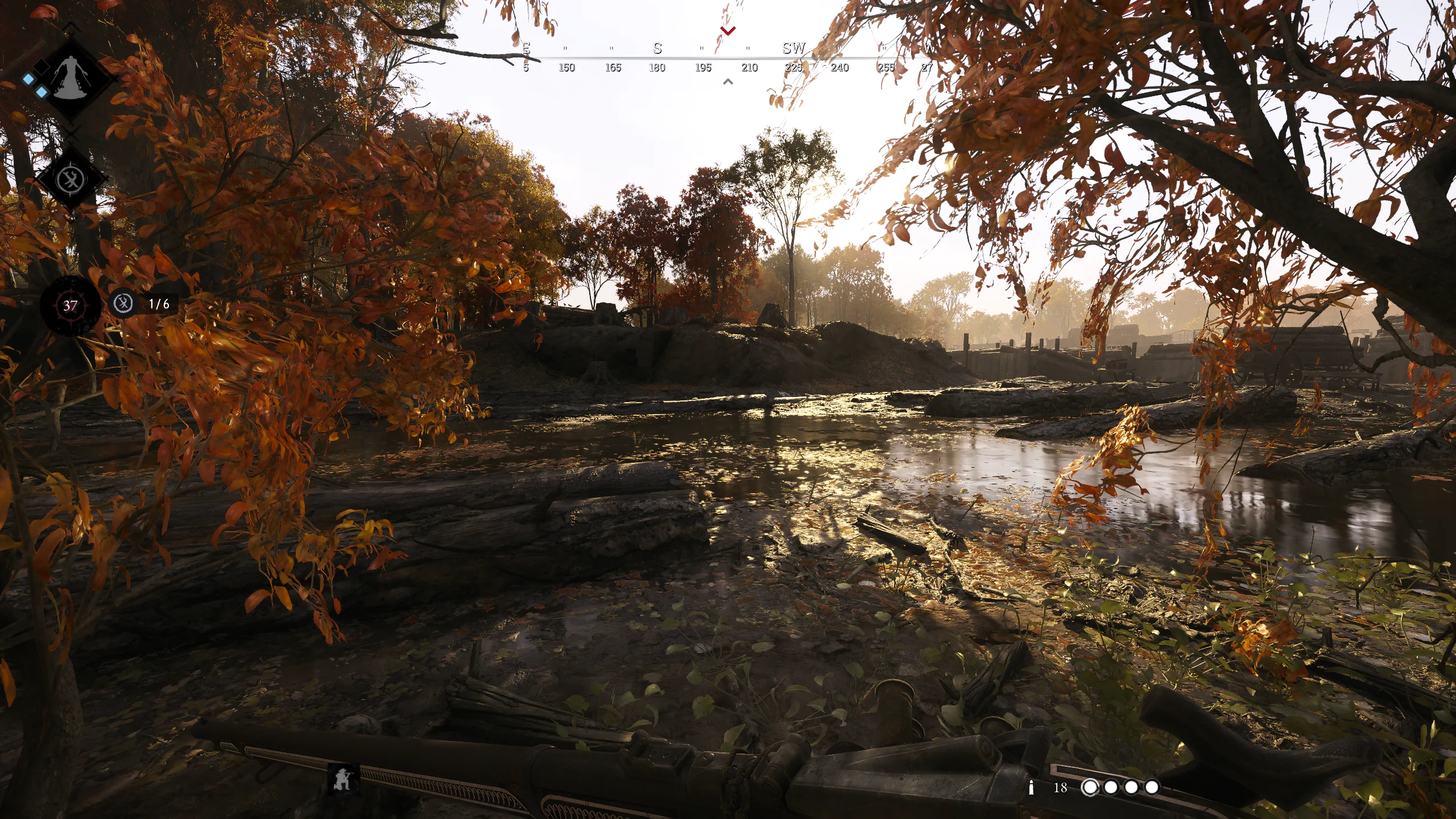Click the 210 mark on the compass strip
The image size is (1456, 819).
(750, 68)
